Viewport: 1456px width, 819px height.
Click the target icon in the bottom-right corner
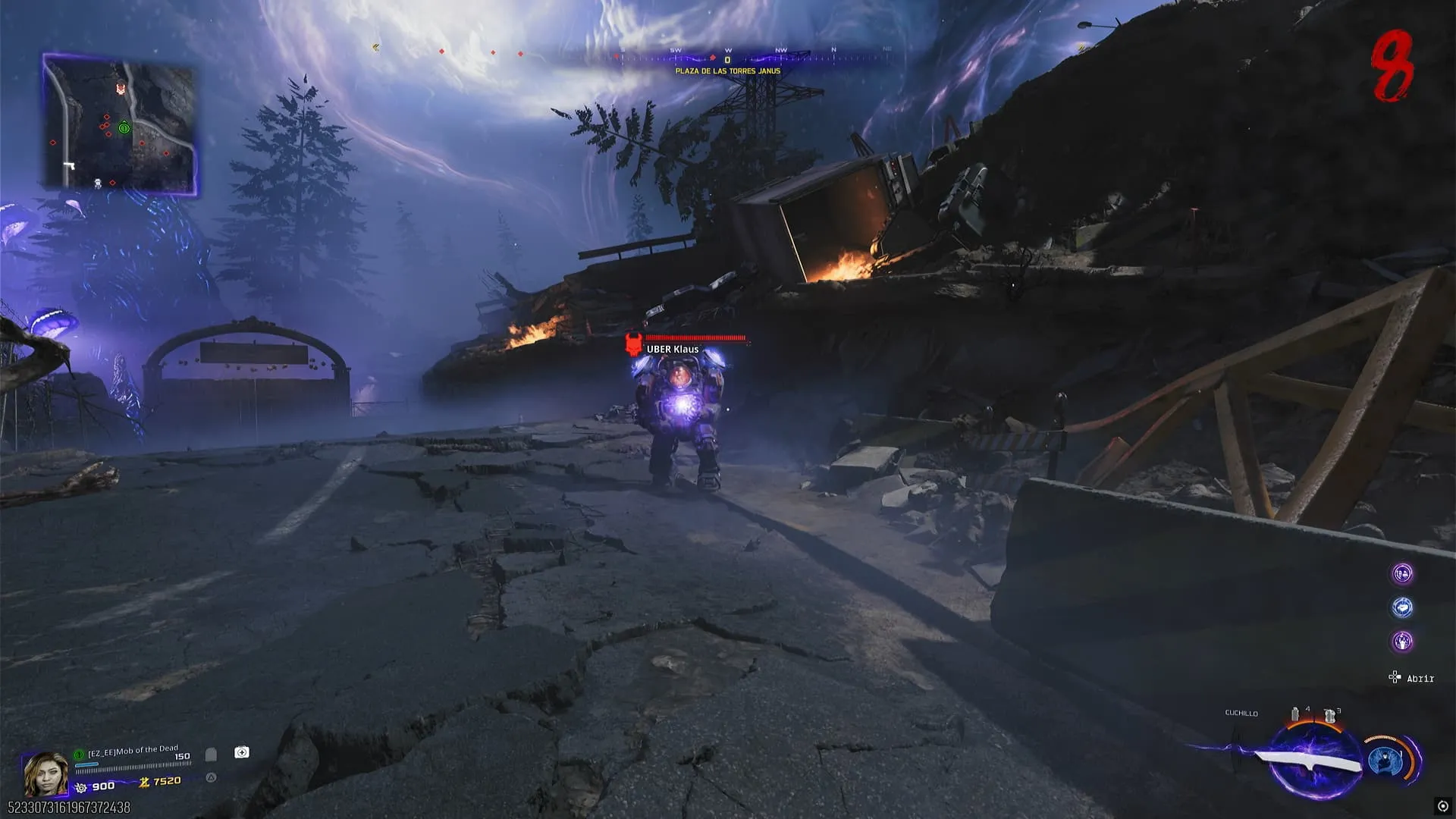pyautogui.click(x=1442, y=806)
